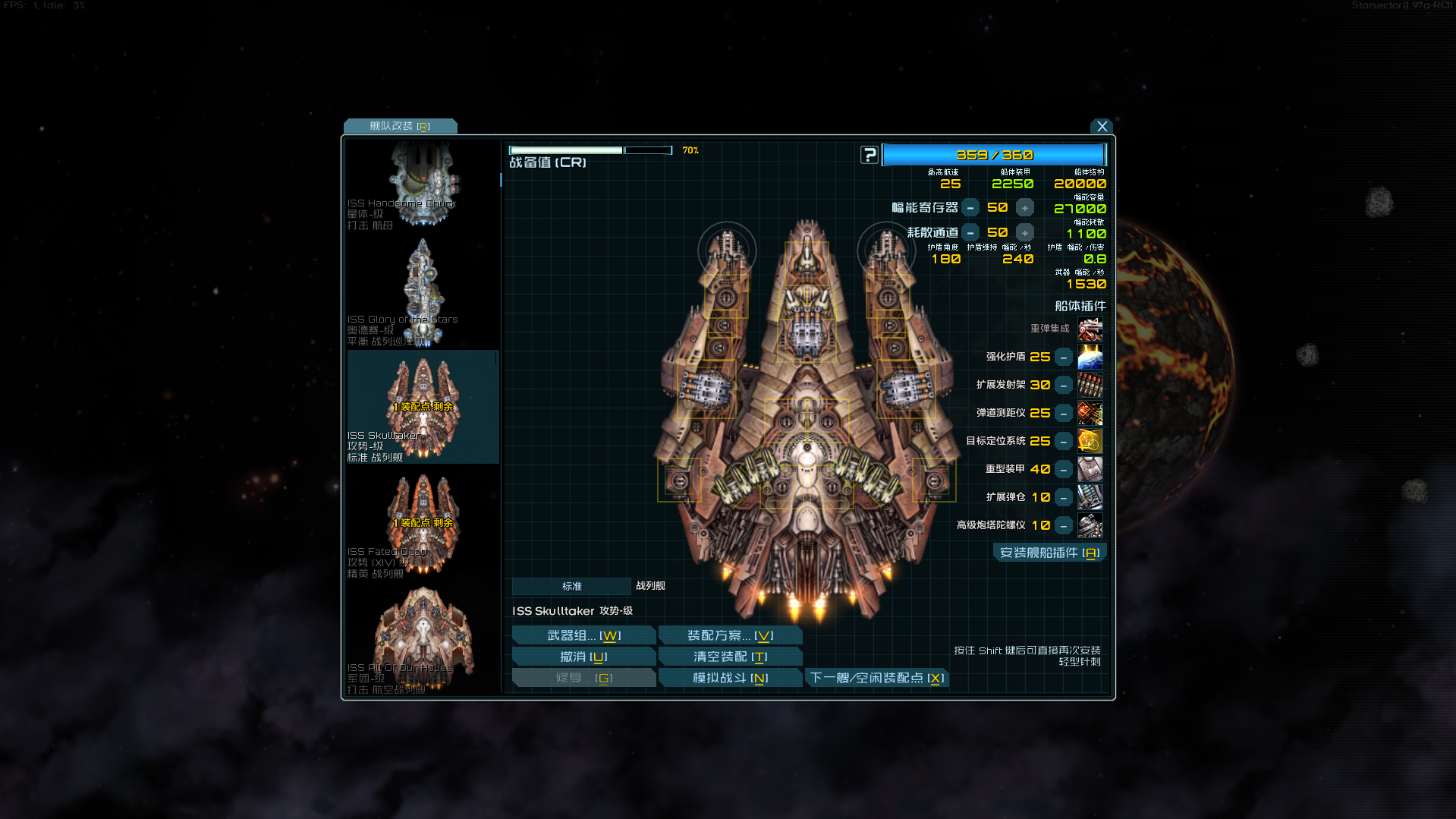Open the 舰队改装 fleet refit tab
The width and height of the screenshot is (1456, 819).
400,126
